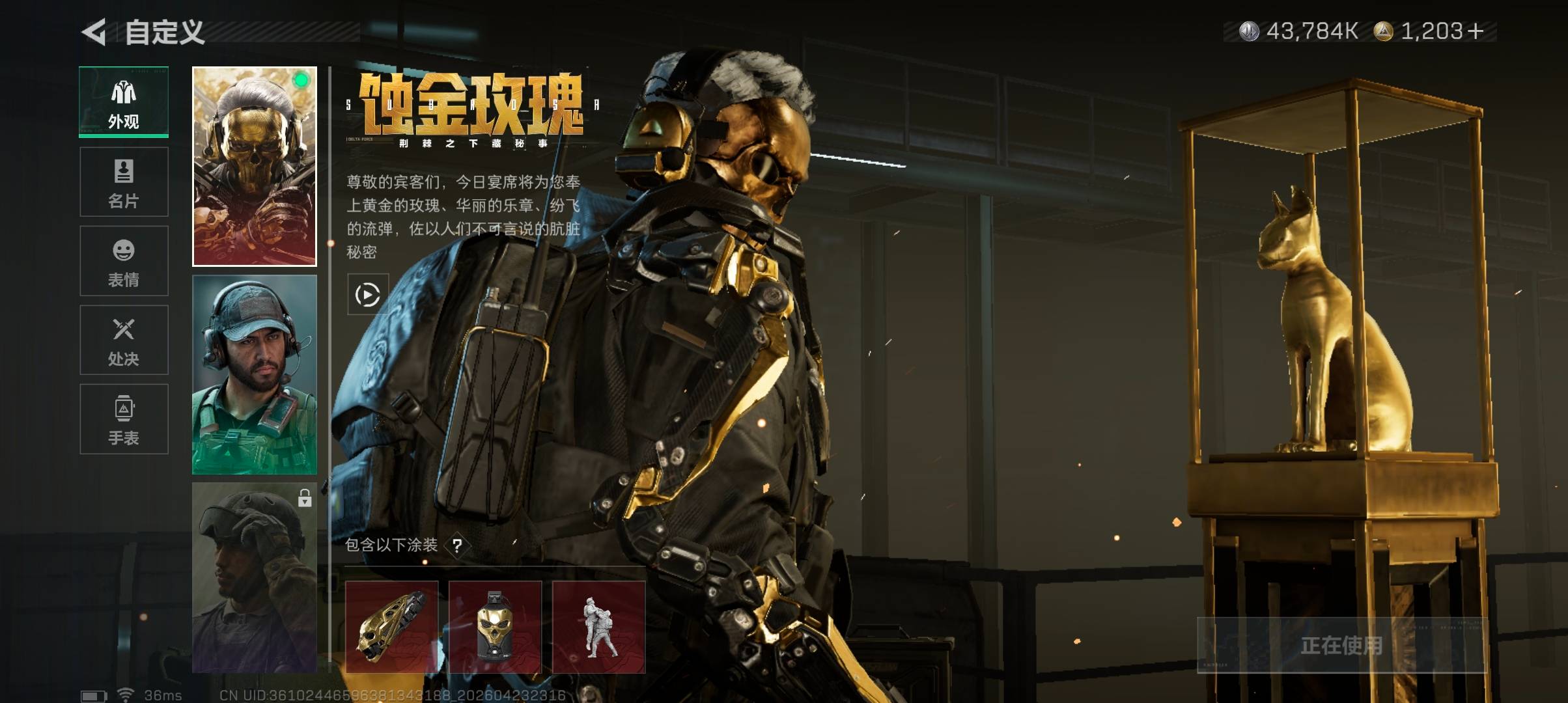Add more gold currency with the plus
This screenshot has width=1568, height=703.
click(1476, 31)
